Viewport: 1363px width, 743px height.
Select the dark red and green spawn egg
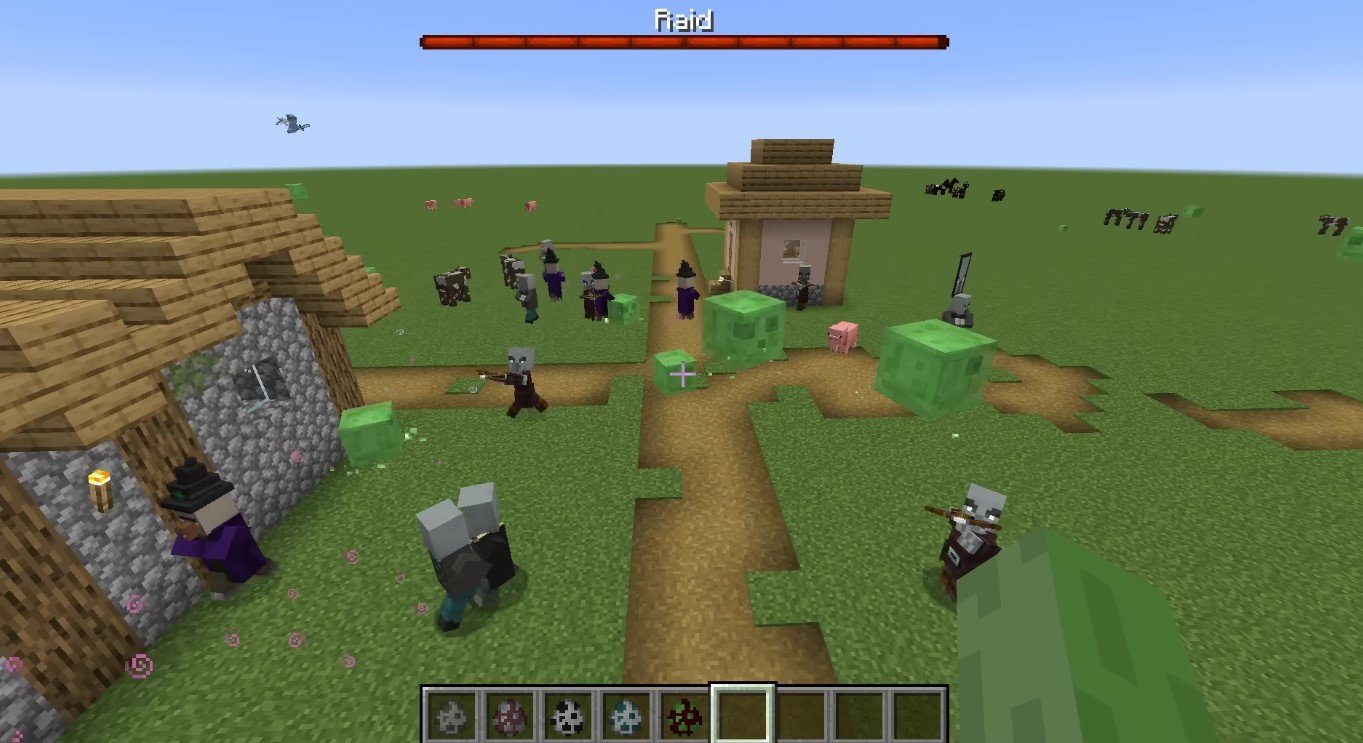click(683, 714)
